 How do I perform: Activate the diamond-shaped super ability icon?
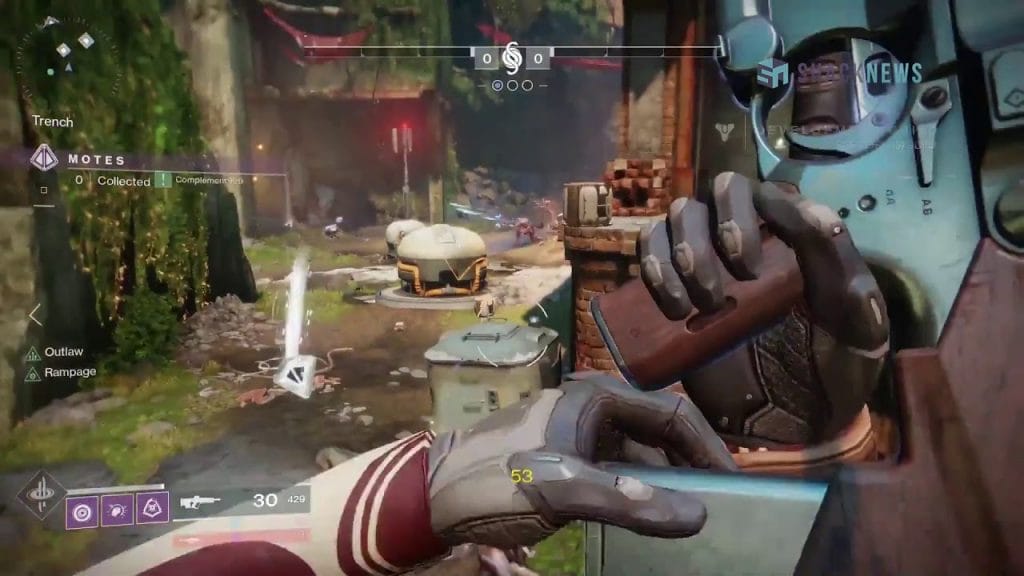click(x=41, y=494)
